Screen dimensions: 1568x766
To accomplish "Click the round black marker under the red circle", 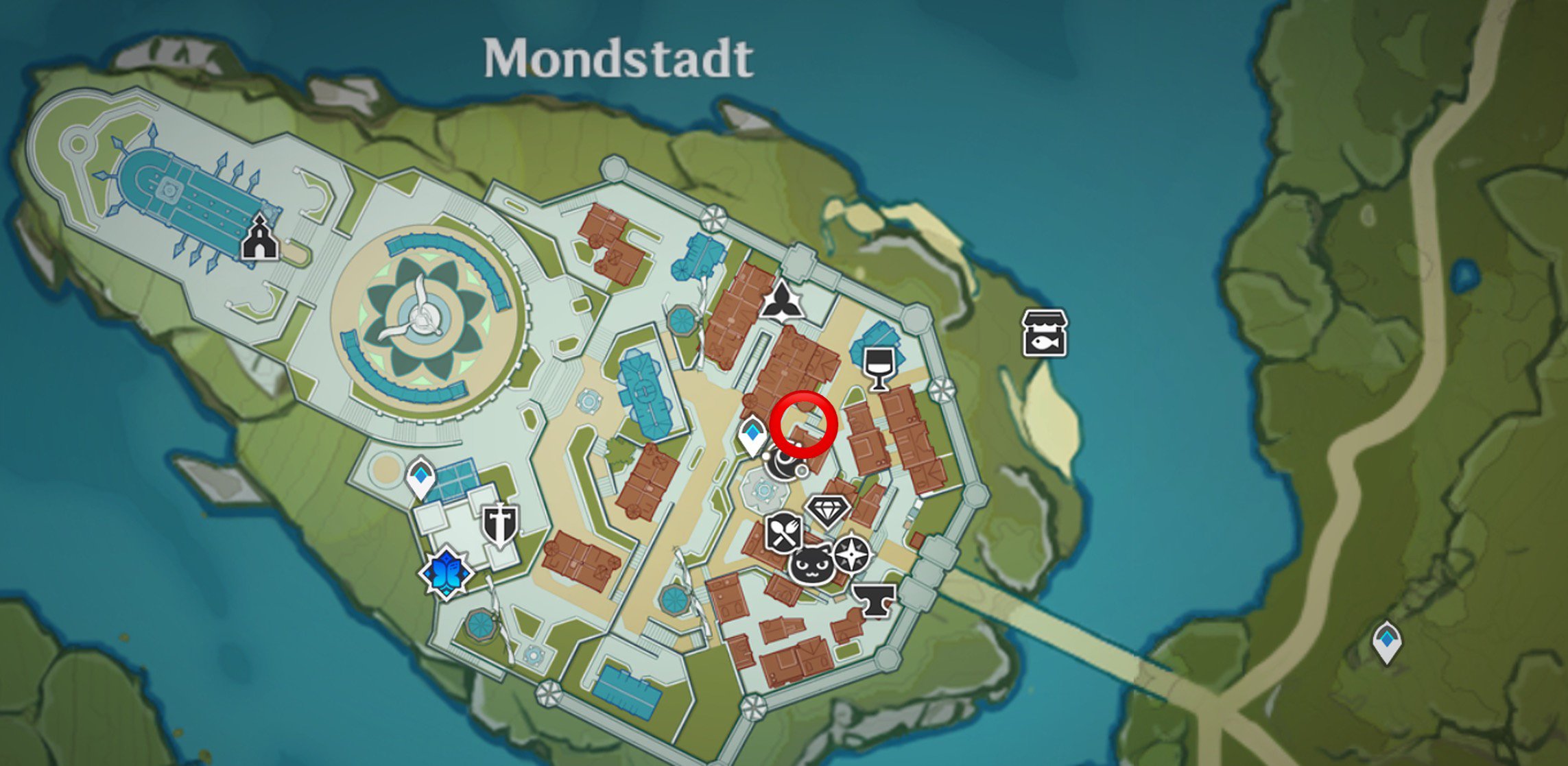I will 783,465.
